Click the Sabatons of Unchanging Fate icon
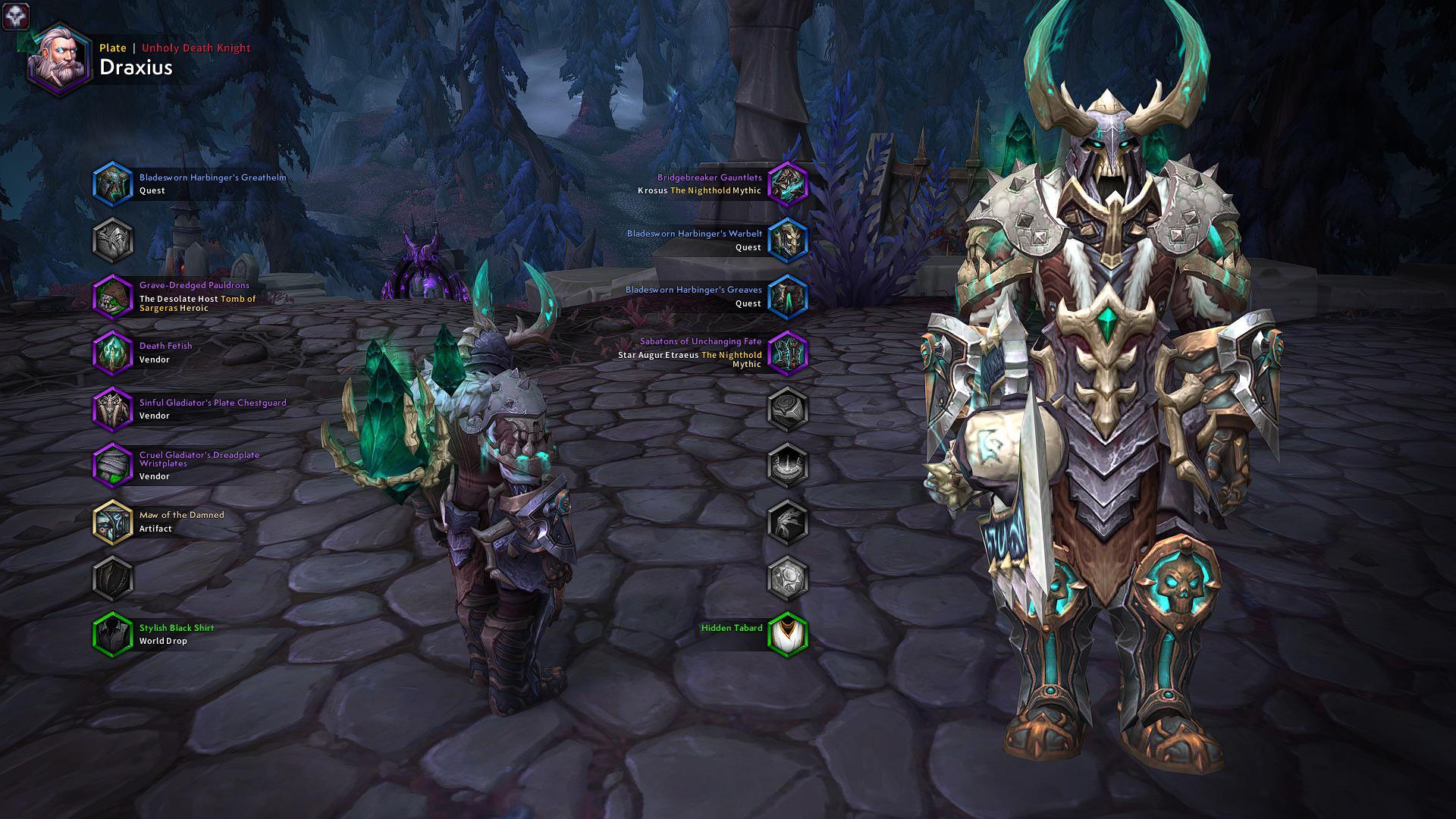Viewport: 1456px width, 819px height. tap(789, 353)
